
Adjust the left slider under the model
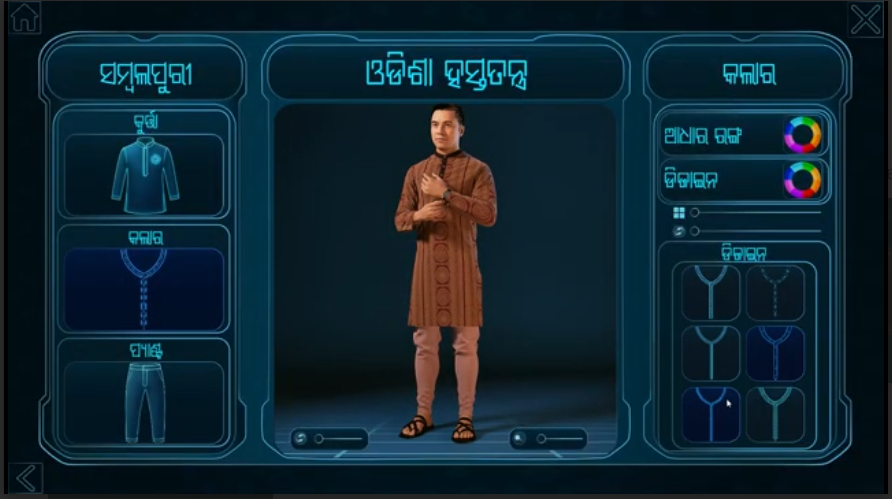[x=320, y=438]
